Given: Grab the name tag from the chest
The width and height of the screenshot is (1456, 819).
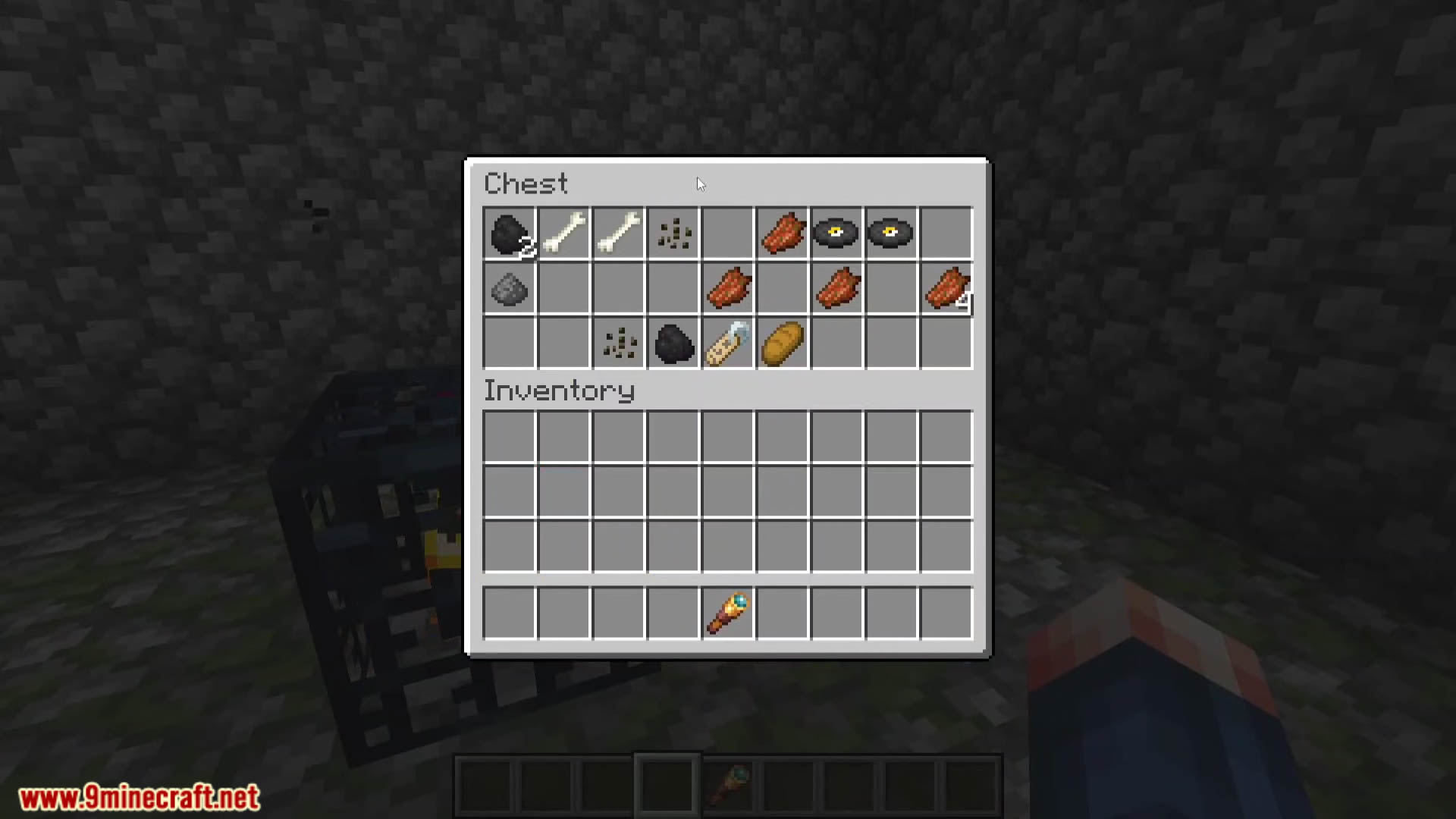Looking at the screenshot, I should pos(727,344).
